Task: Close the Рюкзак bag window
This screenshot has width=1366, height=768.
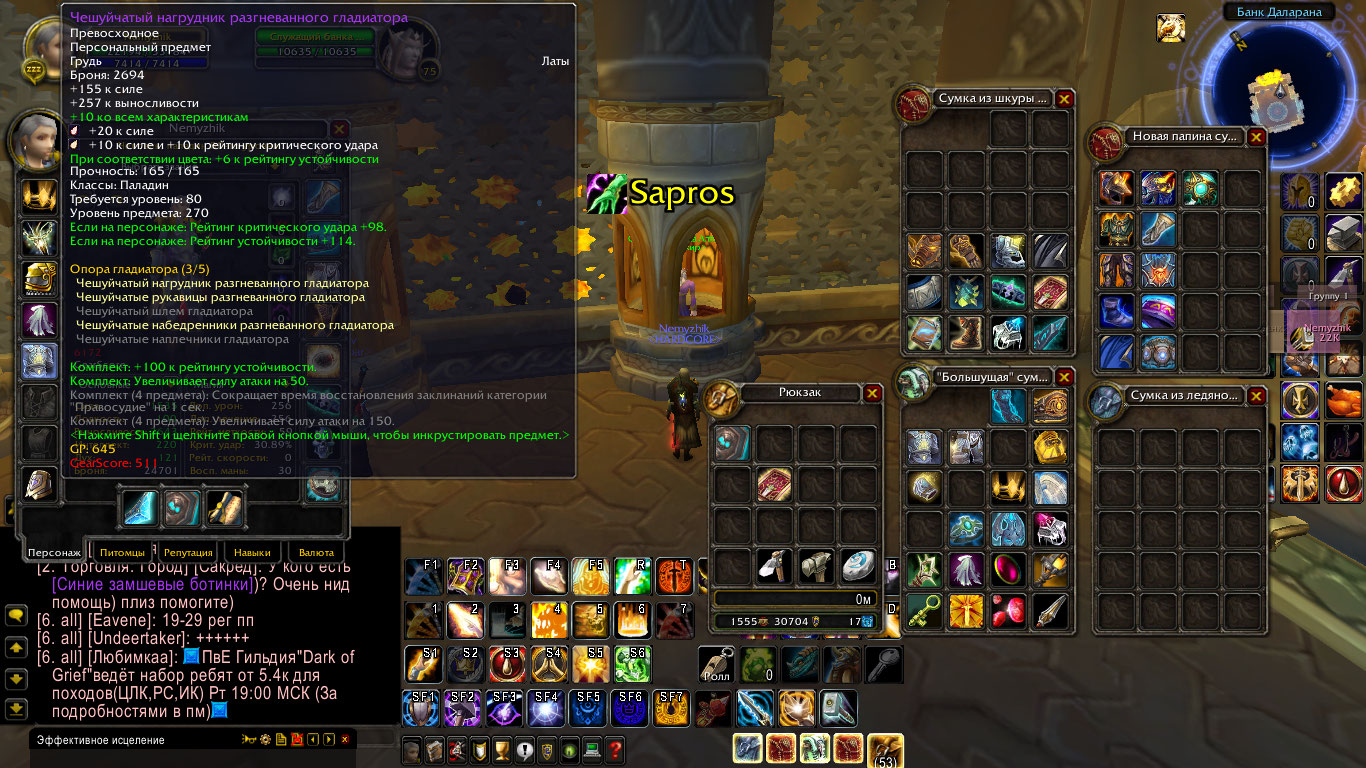Action: pos(873,393)
